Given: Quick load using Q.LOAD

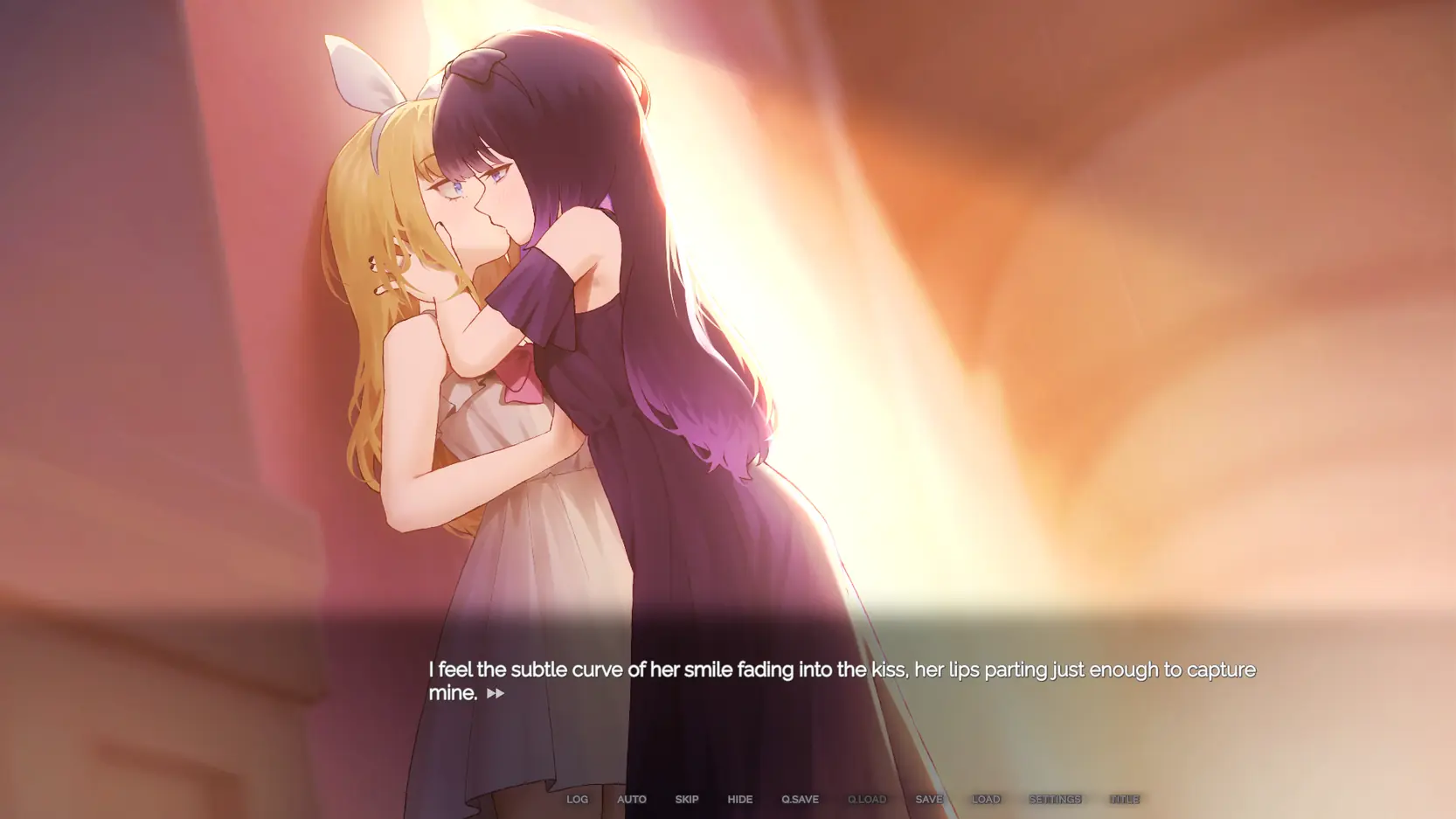Looking at the screenshot, I should (x=866, y=799).
